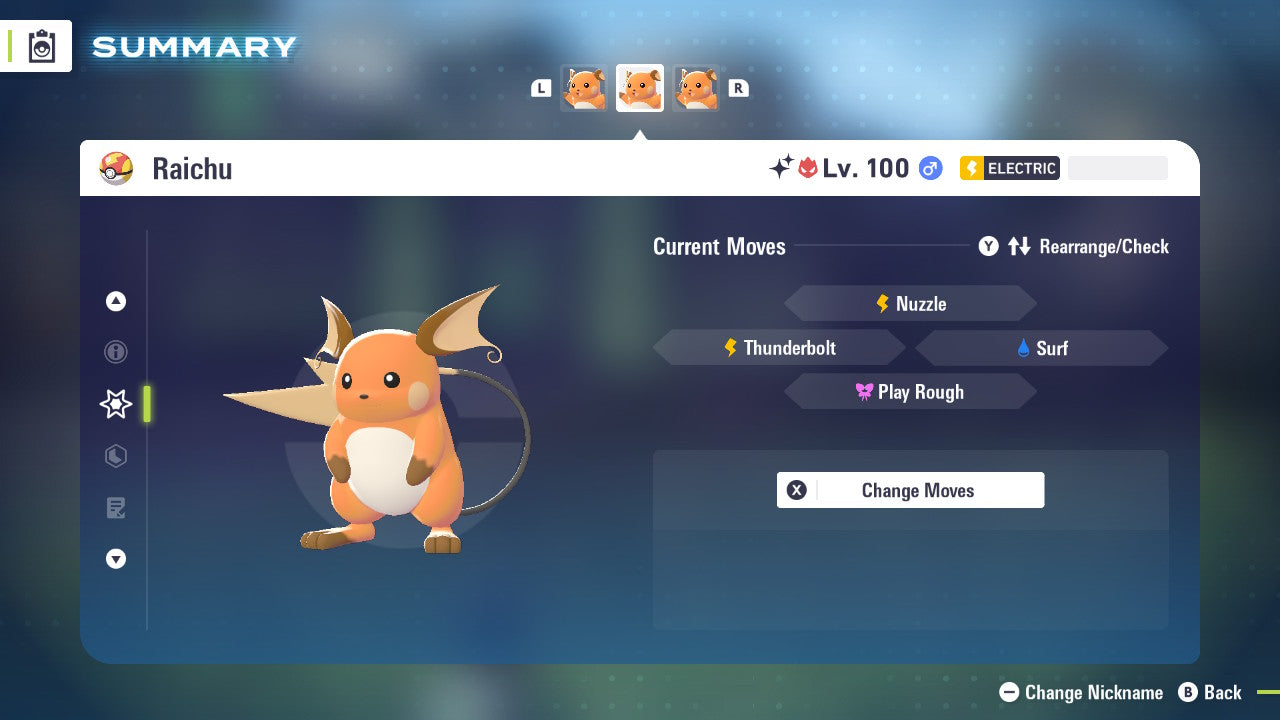Click the down arrow below the sidebar icons
This screenshot has width=1280, height=720.
point(116,559)
